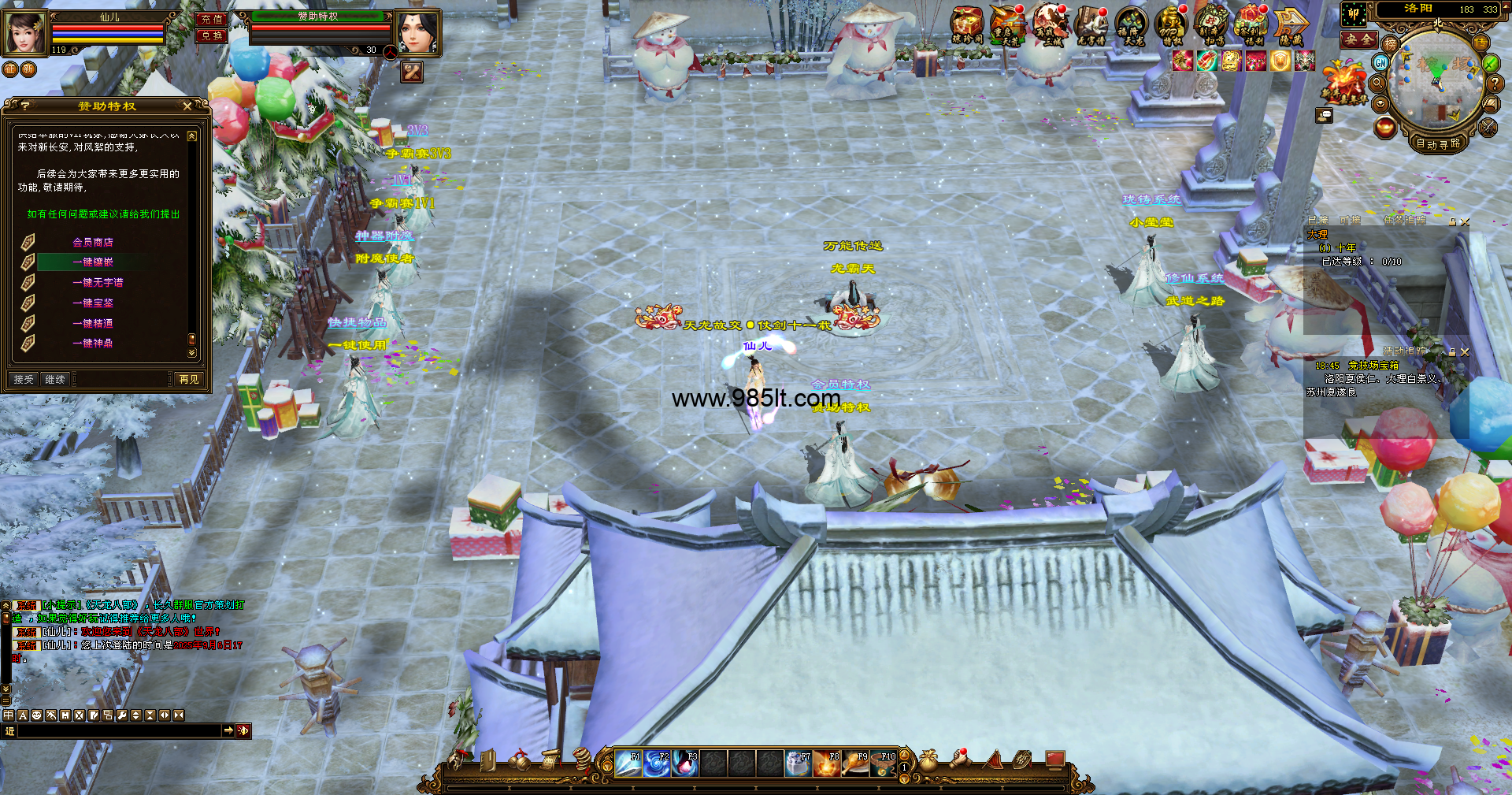
Task: Open the 充值 recharge button
Action: [x=211, y=19]
